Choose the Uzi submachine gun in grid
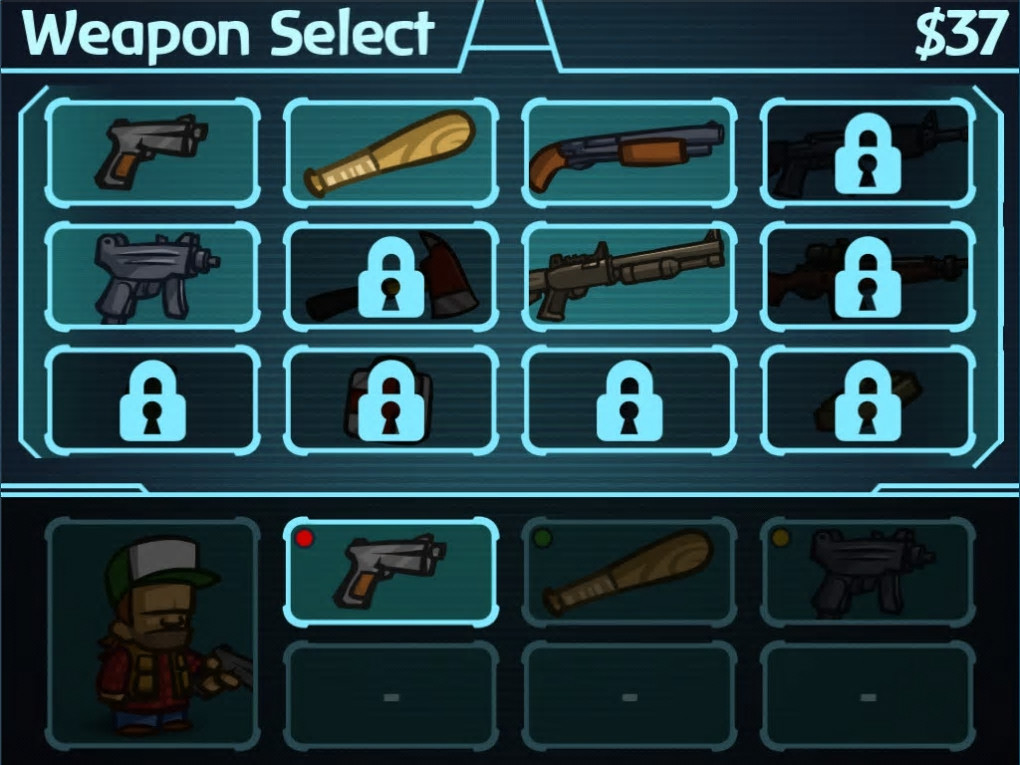Screen dimensions: 1020x765 pos(152,276)
